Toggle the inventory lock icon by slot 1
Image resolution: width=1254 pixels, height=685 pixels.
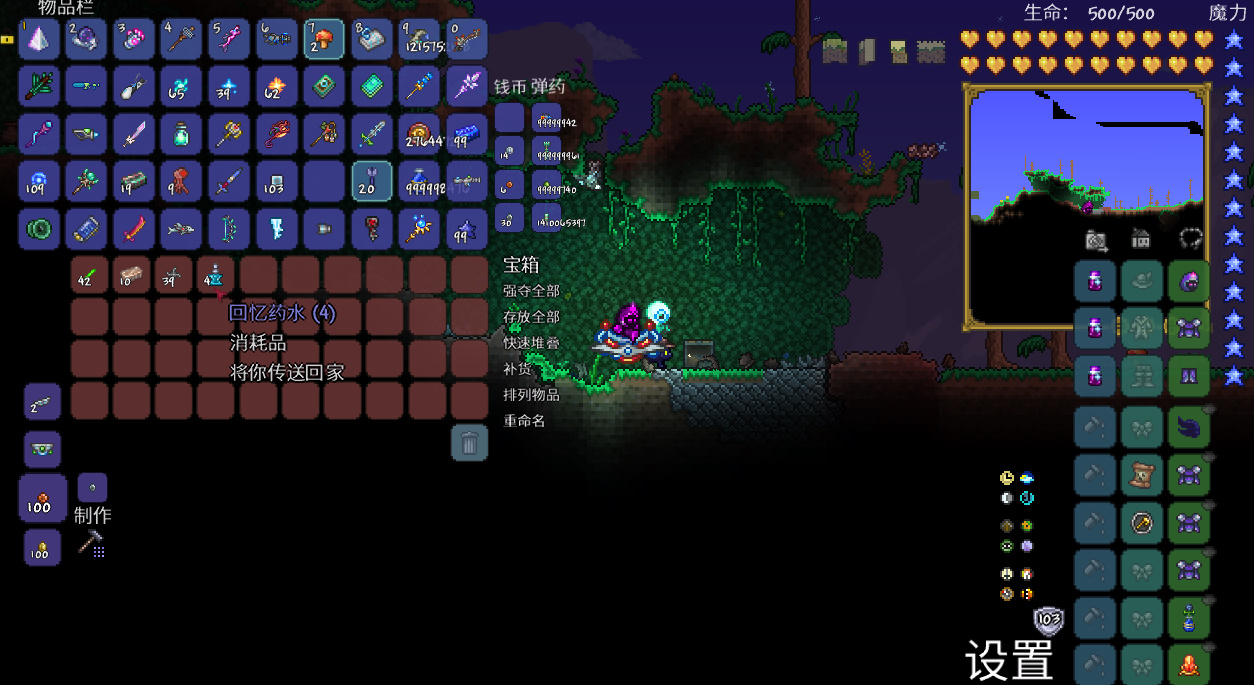pyautogui.click(x=7, y=39)
